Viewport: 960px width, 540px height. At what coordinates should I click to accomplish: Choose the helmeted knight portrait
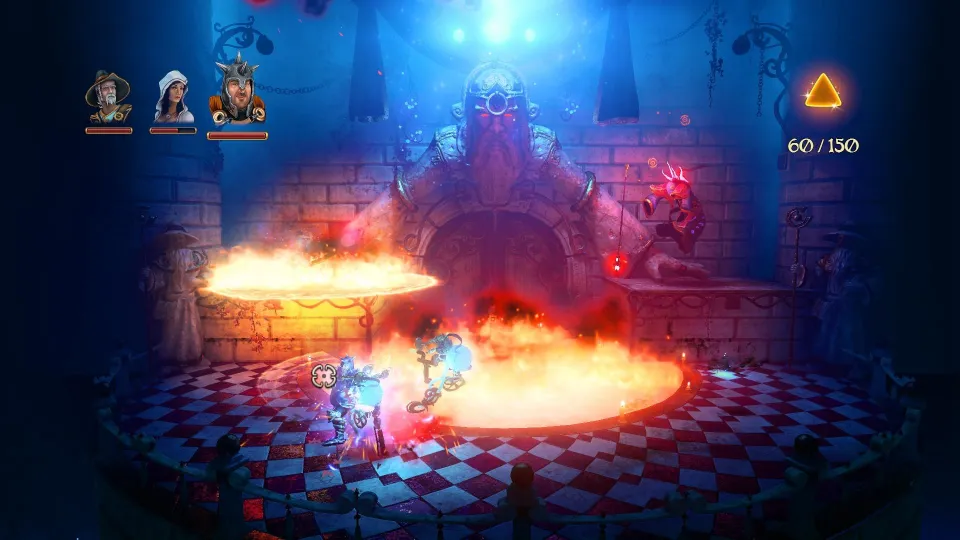tap(237, 96)
